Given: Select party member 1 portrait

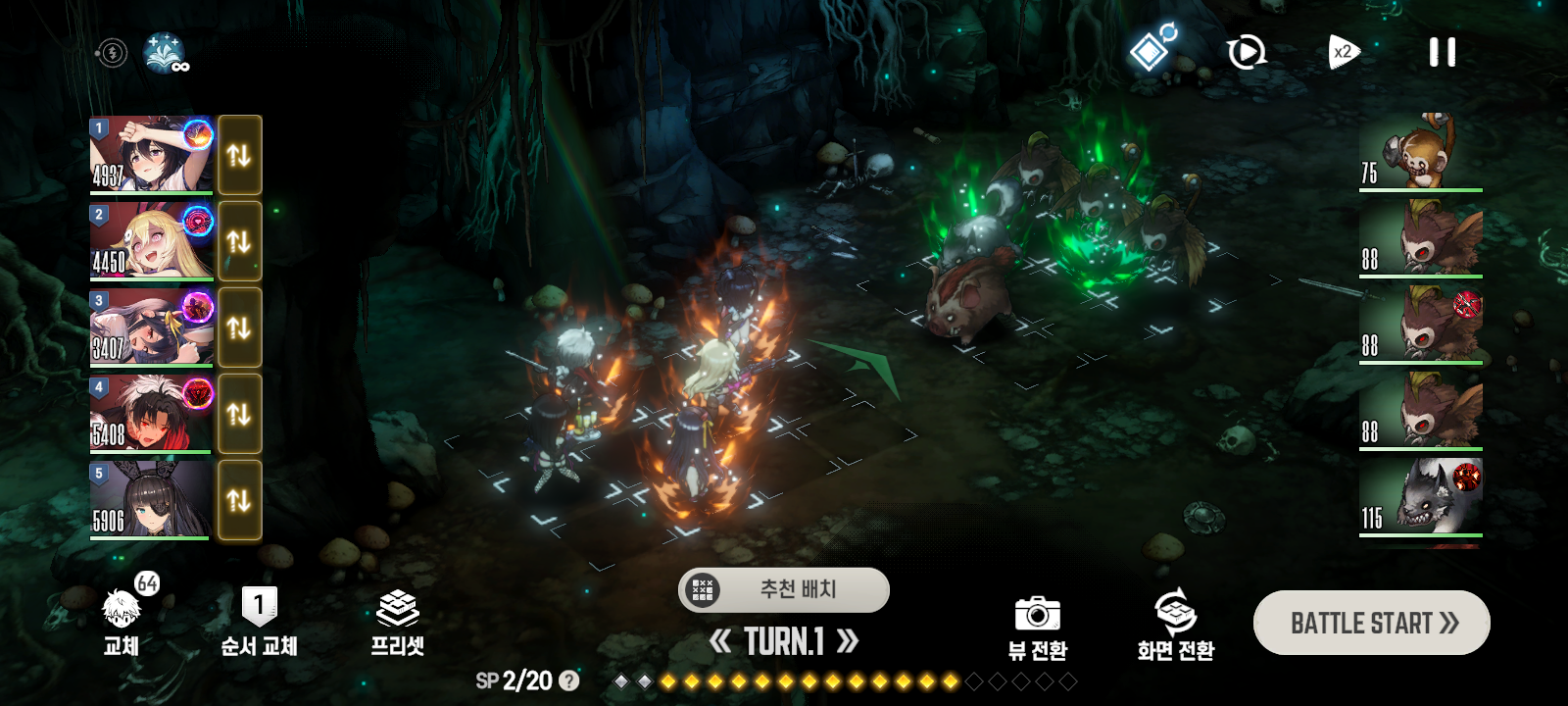Looking at the screenshot, I should [x=151, y=154].
